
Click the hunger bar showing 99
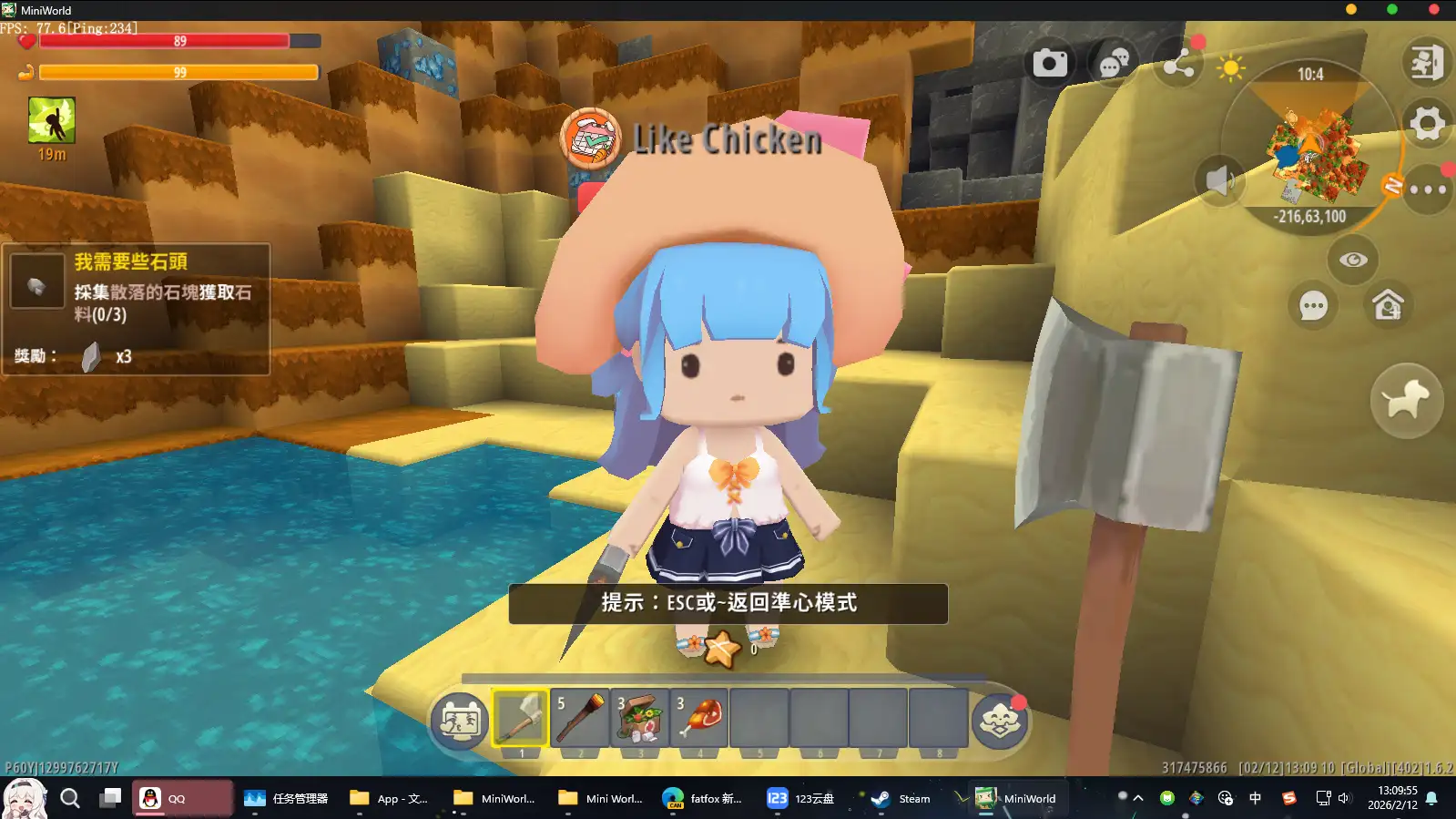coord(180,72)
